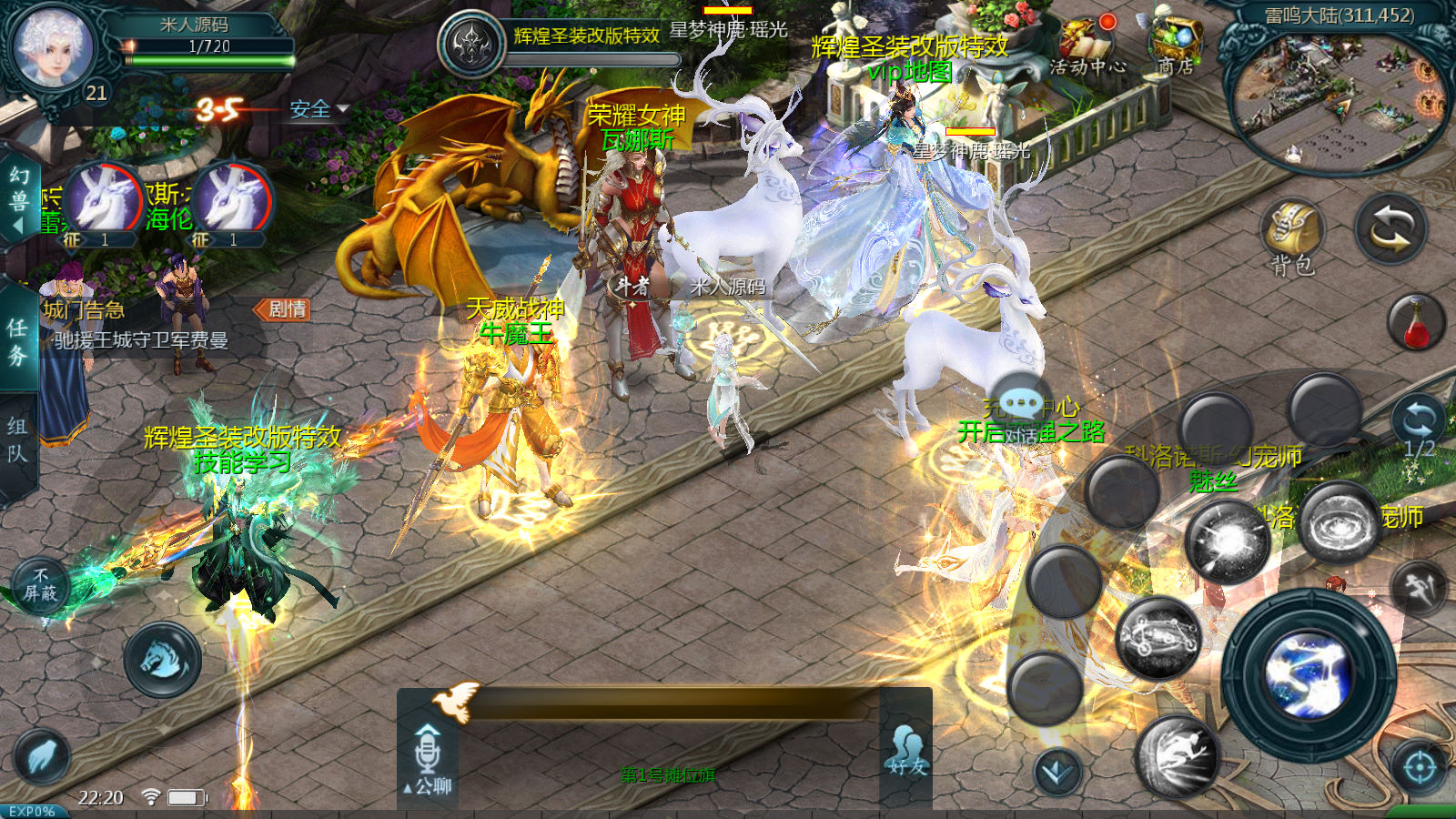Open the 雷鸣大陆 minimap
Viewport: 1456px width, 819px height.
pyautogui.click(x=1338, y=91)
